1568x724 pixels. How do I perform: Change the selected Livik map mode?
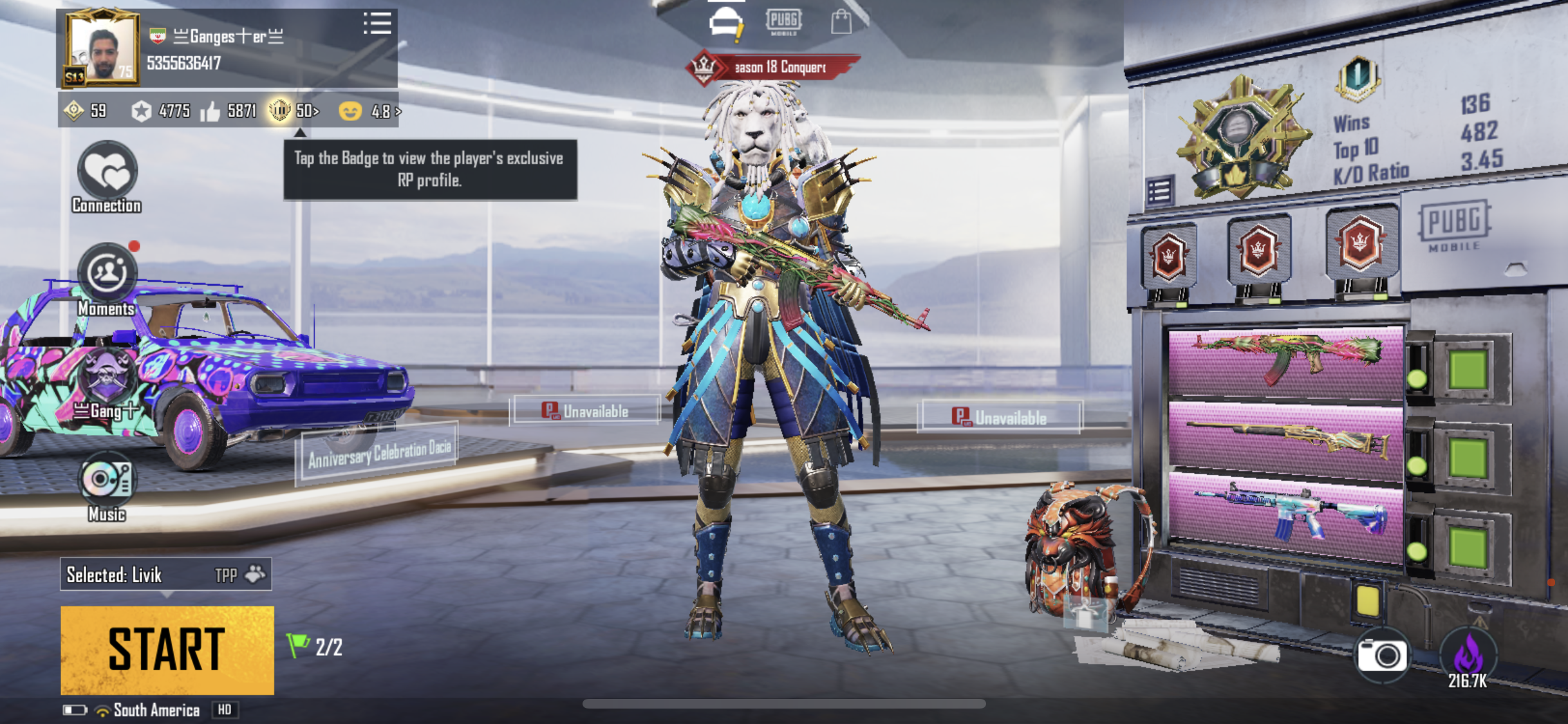click(x=166, y=574)
